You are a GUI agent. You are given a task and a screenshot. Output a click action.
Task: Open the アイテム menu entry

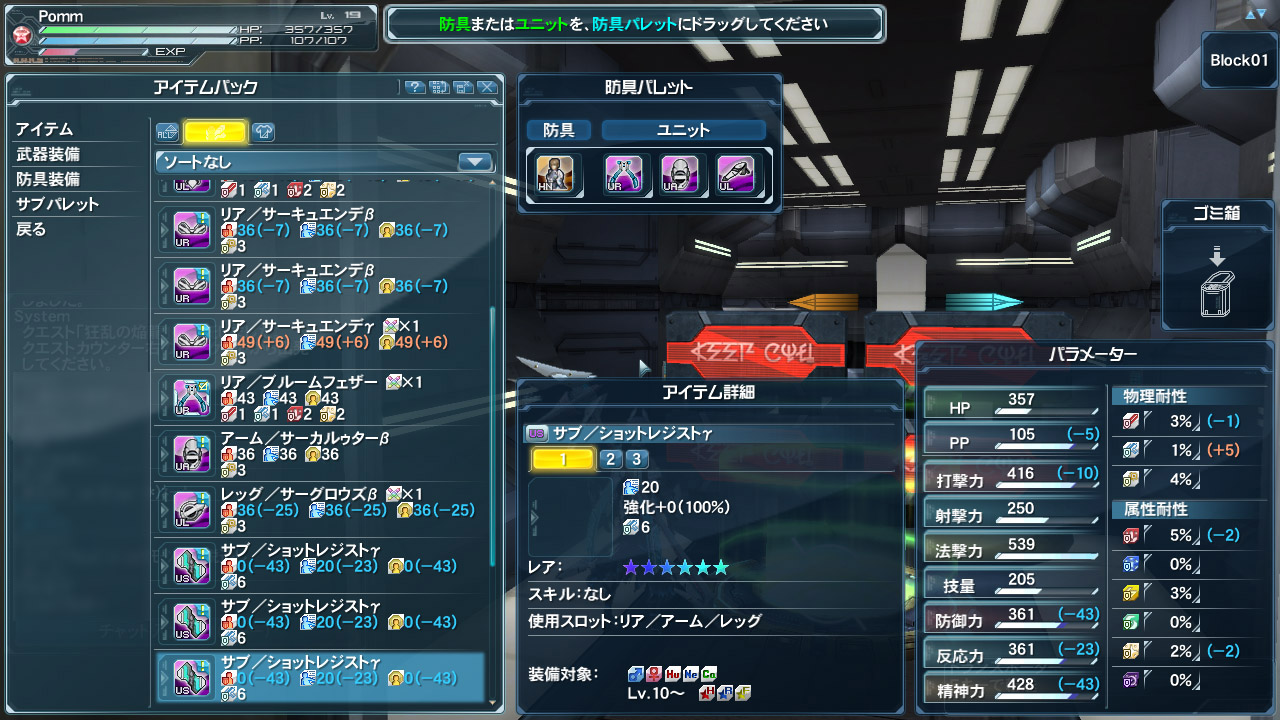[44, 130]
